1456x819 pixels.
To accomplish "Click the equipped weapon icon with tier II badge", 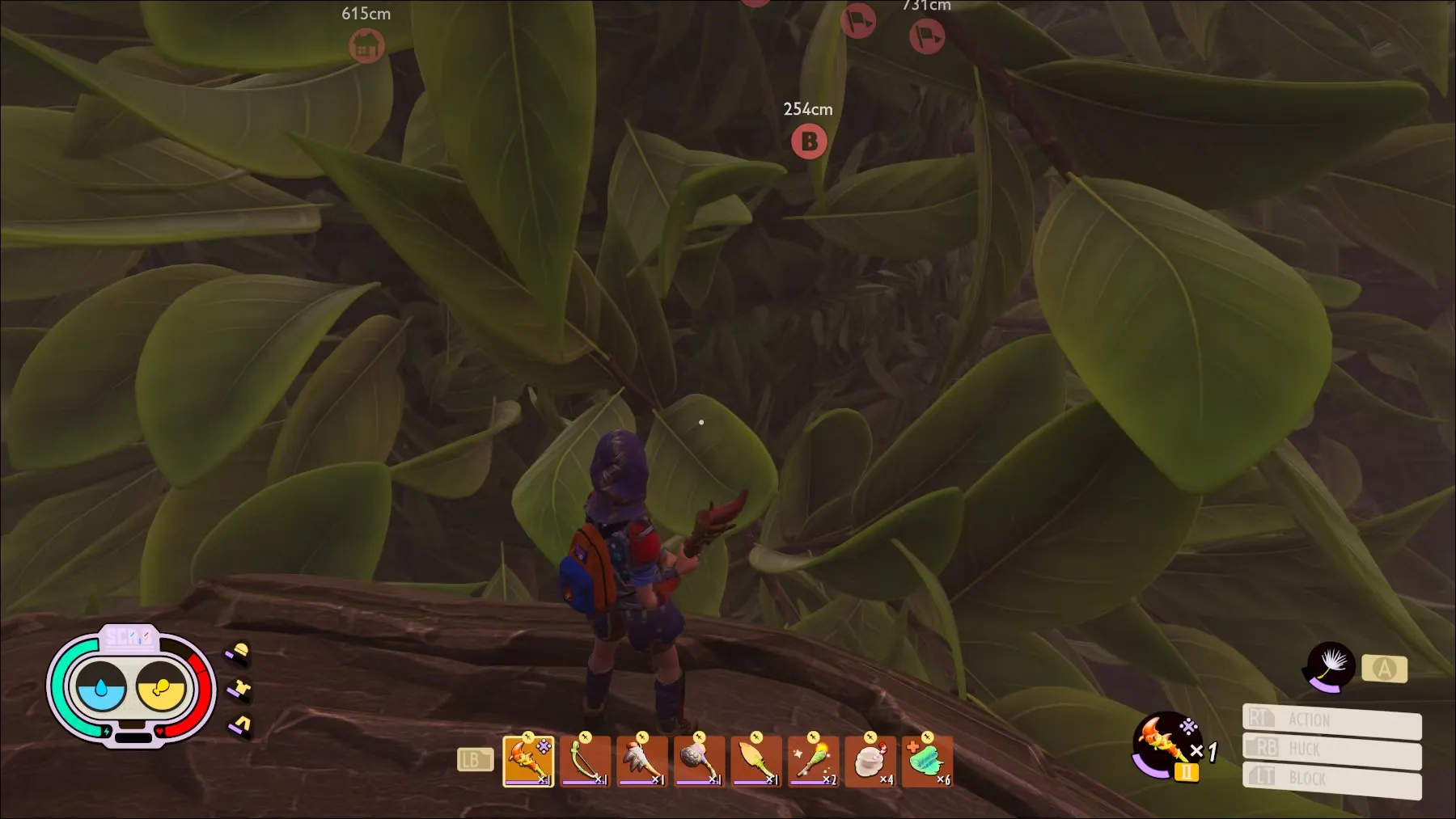I will [x=1165, y=744].
